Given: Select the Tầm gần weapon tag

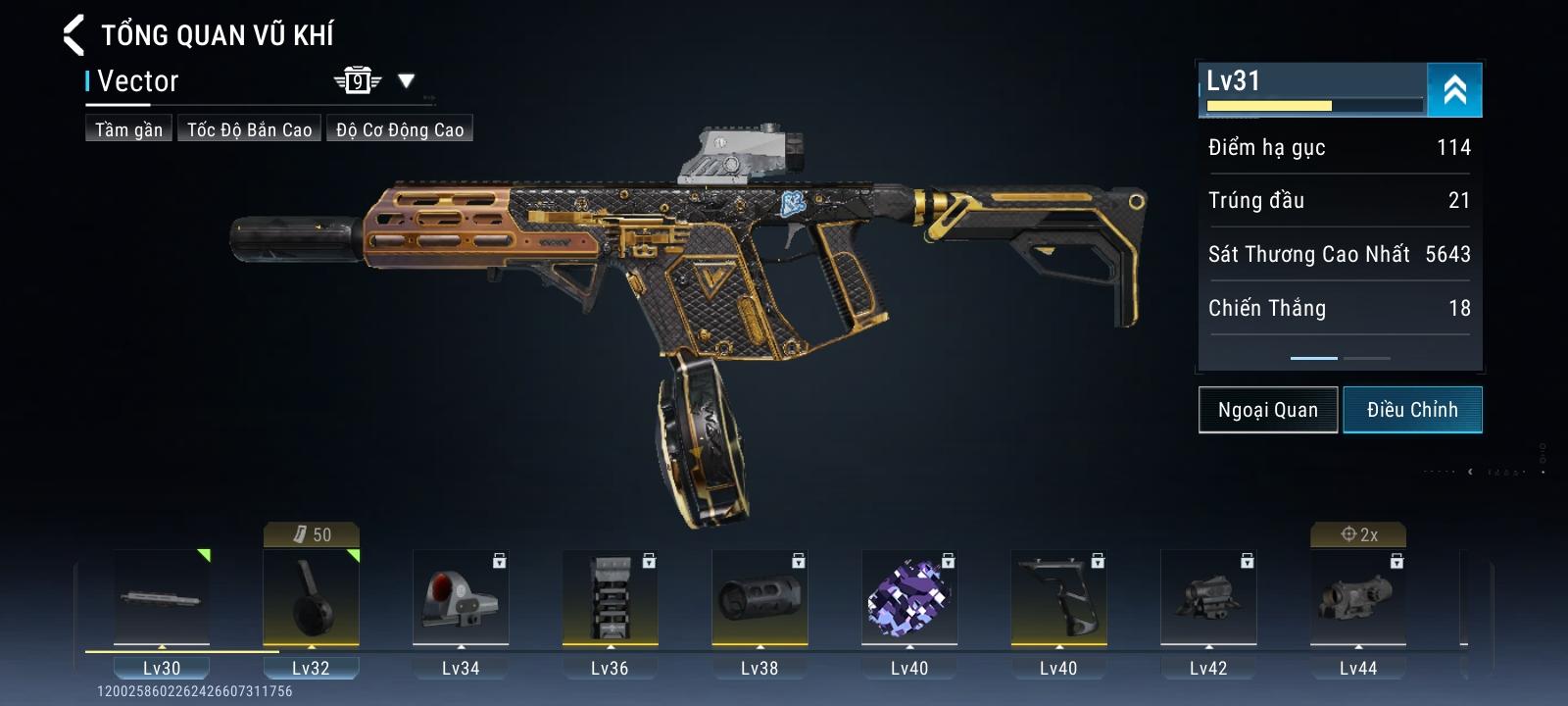Looking at the screenshot, I should [x=128, y=129].
